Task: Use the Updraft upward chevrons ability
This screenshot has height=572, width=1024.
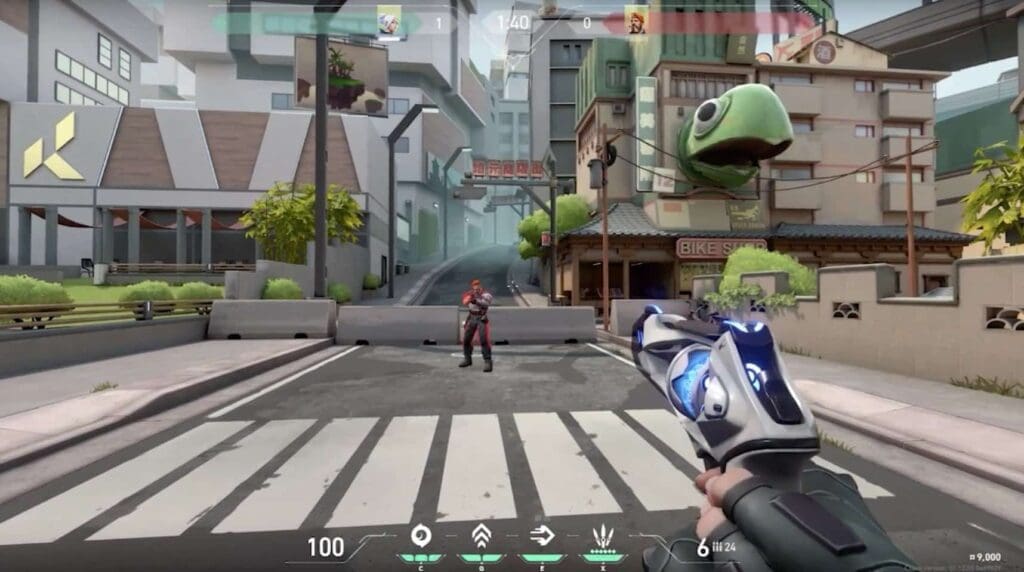Action: pyautogui.click(x=481, y=535)
